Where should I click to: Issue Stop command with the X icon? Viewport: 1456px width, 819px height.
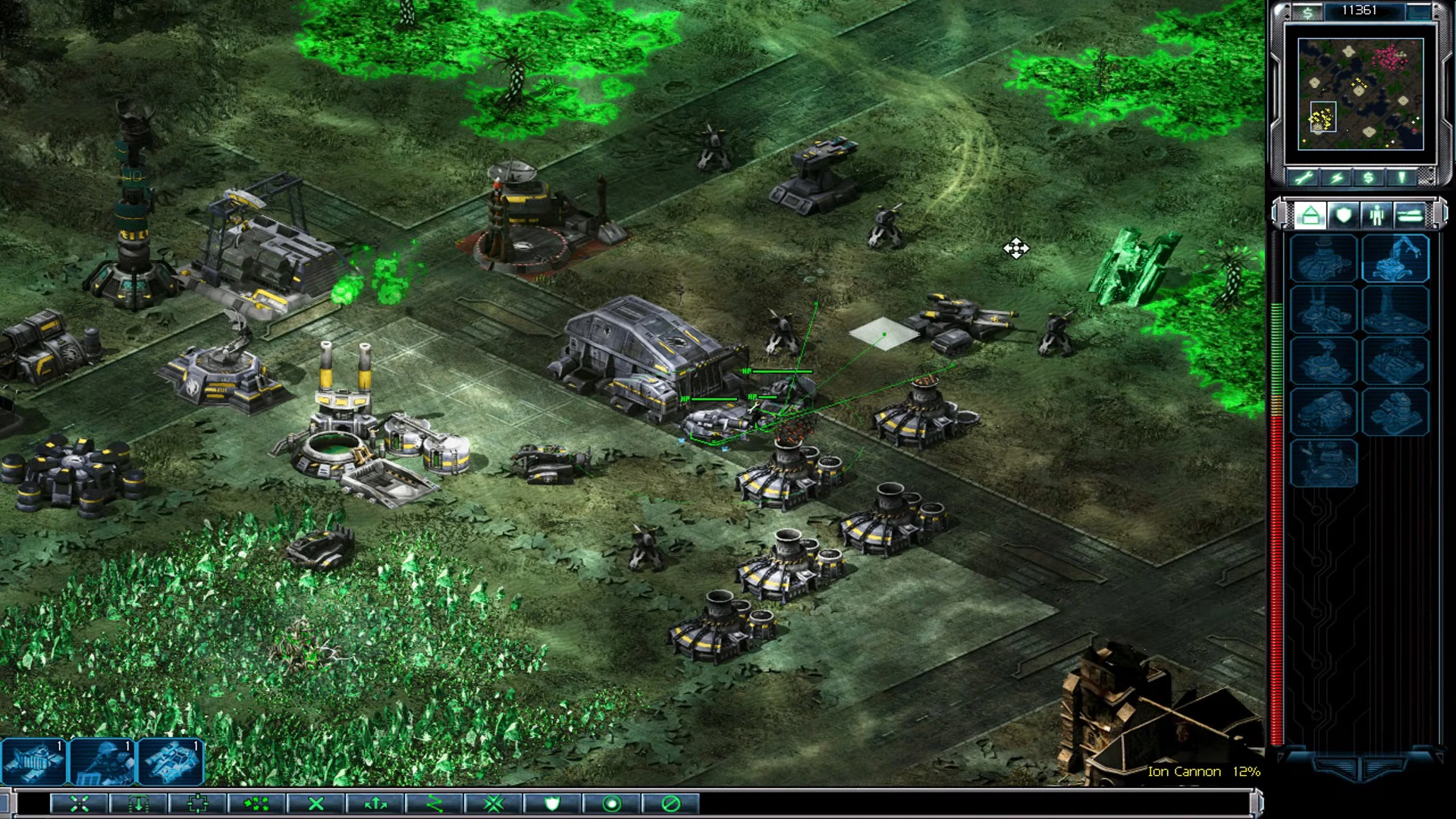click(x=316, y=805)
